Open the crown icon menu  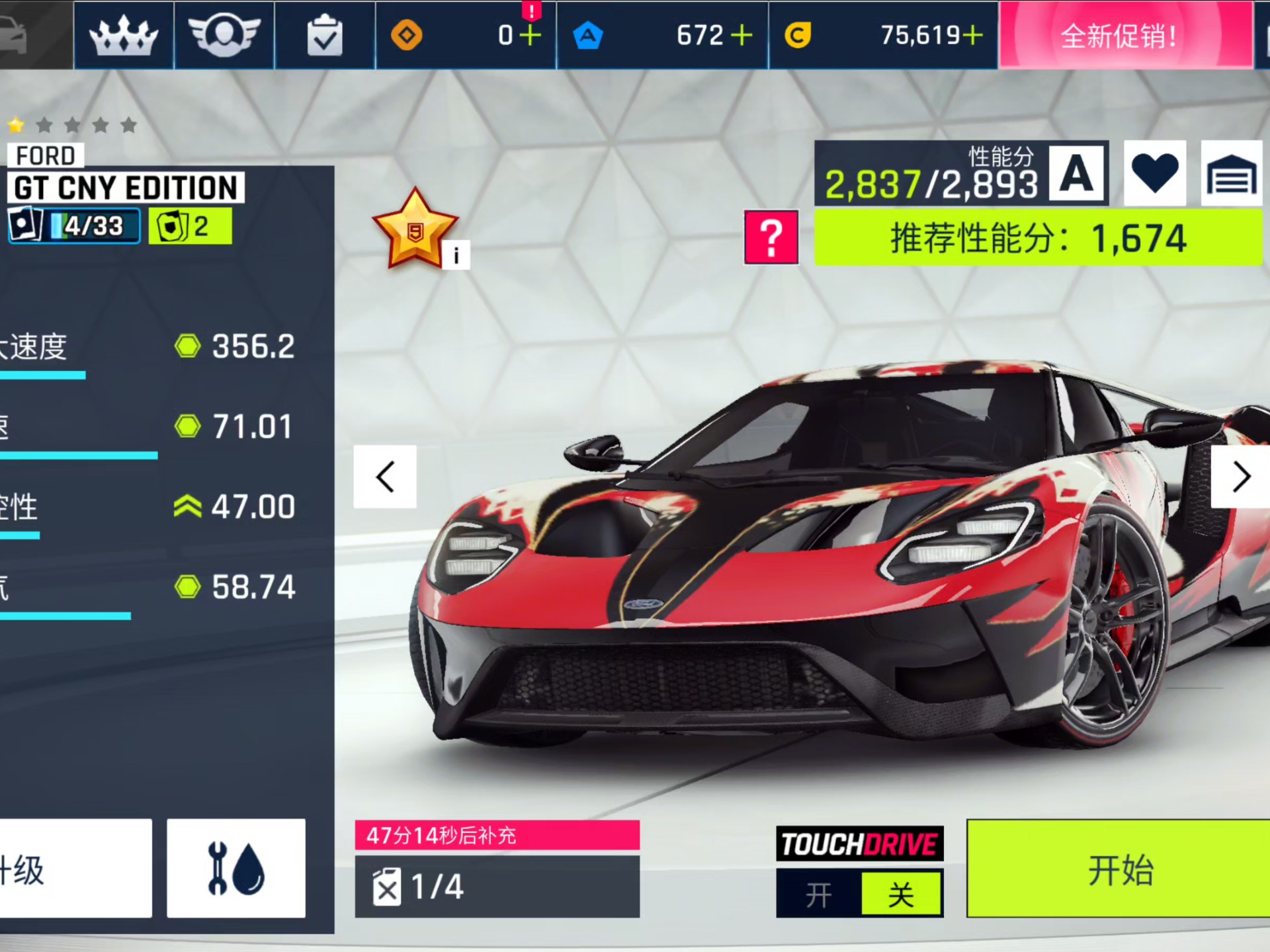pyautogui.click(x=124, y=35)
